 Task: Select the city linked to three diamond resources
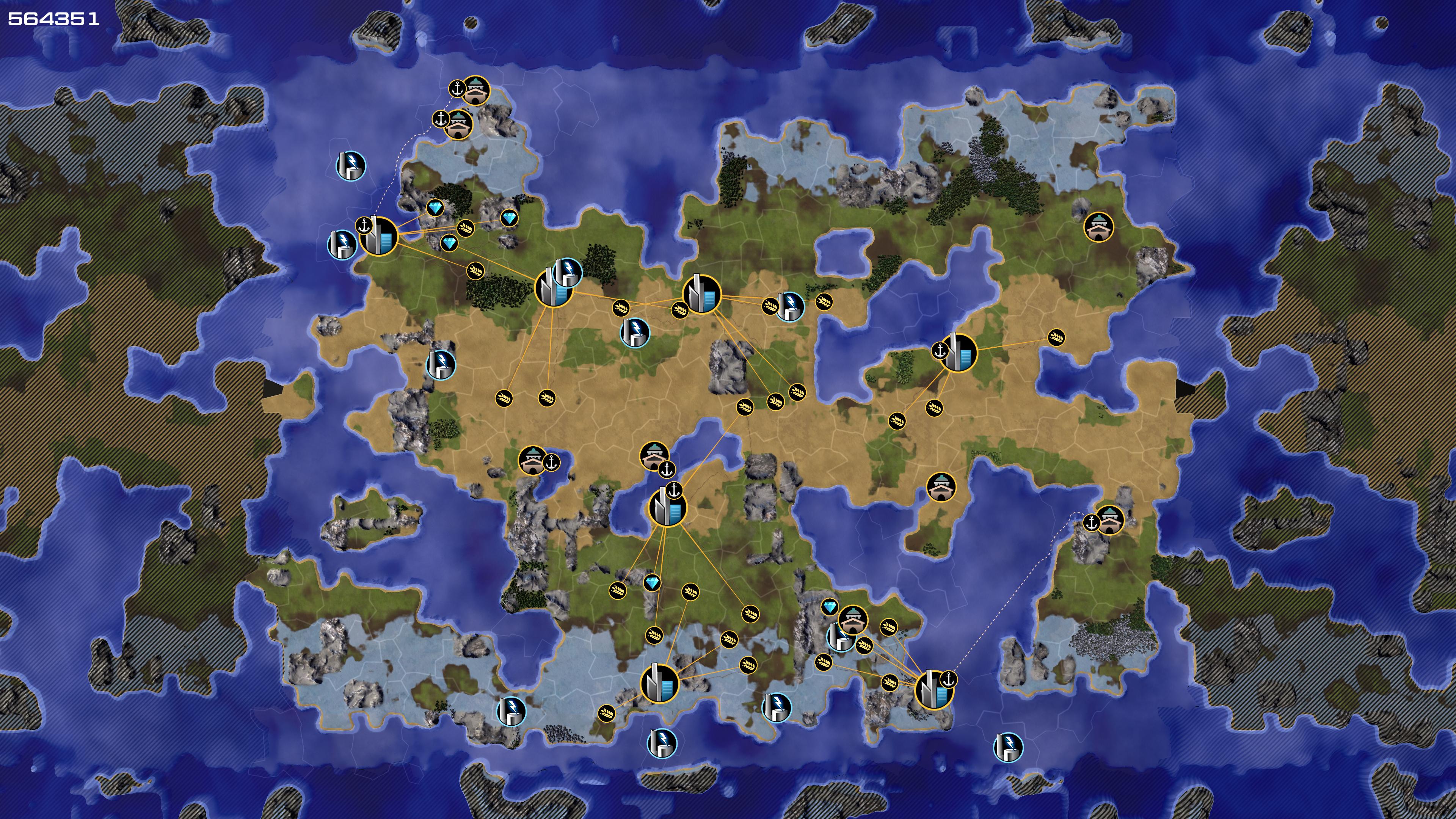[379, 237]
